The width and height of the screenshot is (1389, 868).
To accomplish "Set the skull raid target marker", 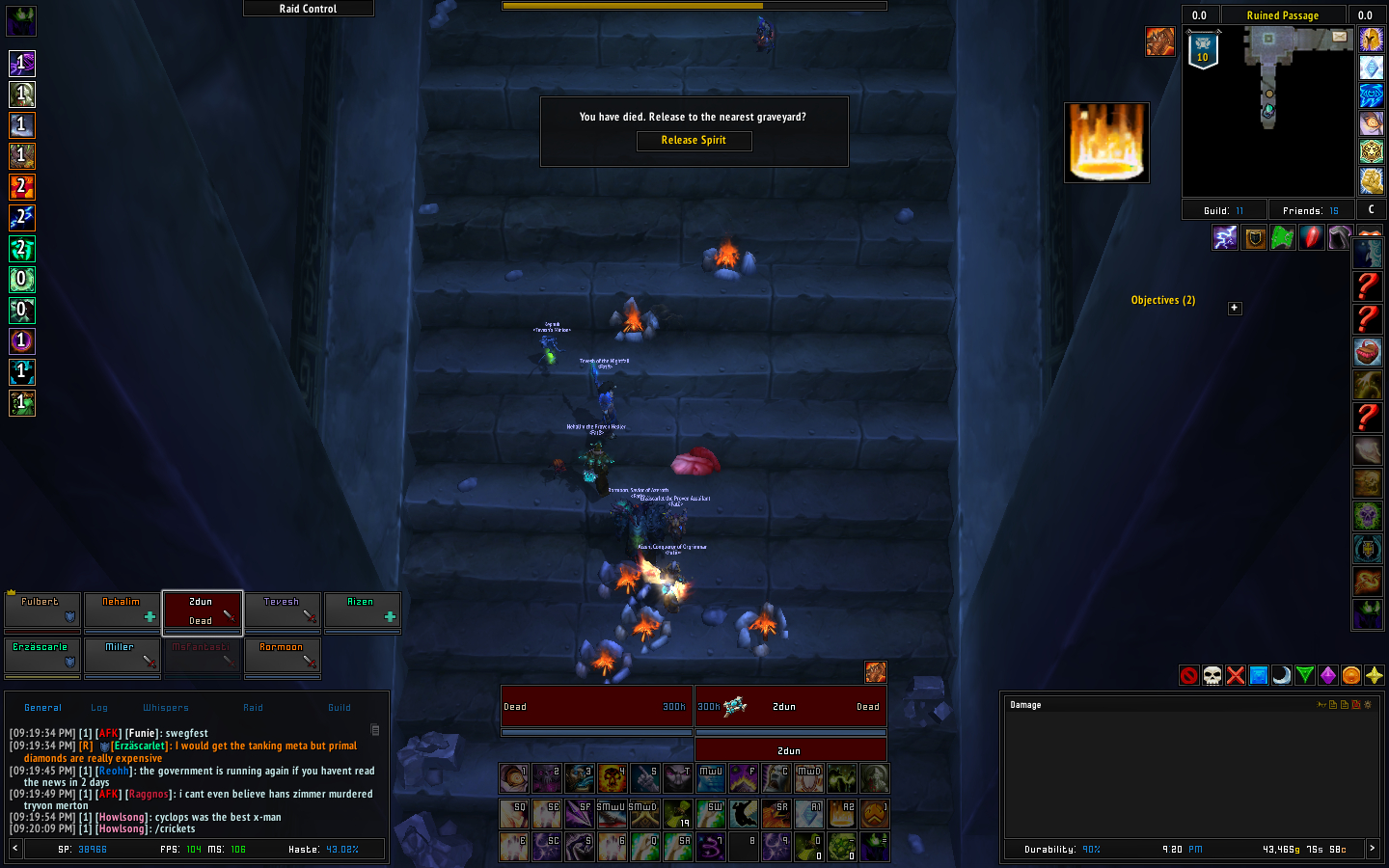I will pos(1212,675).
